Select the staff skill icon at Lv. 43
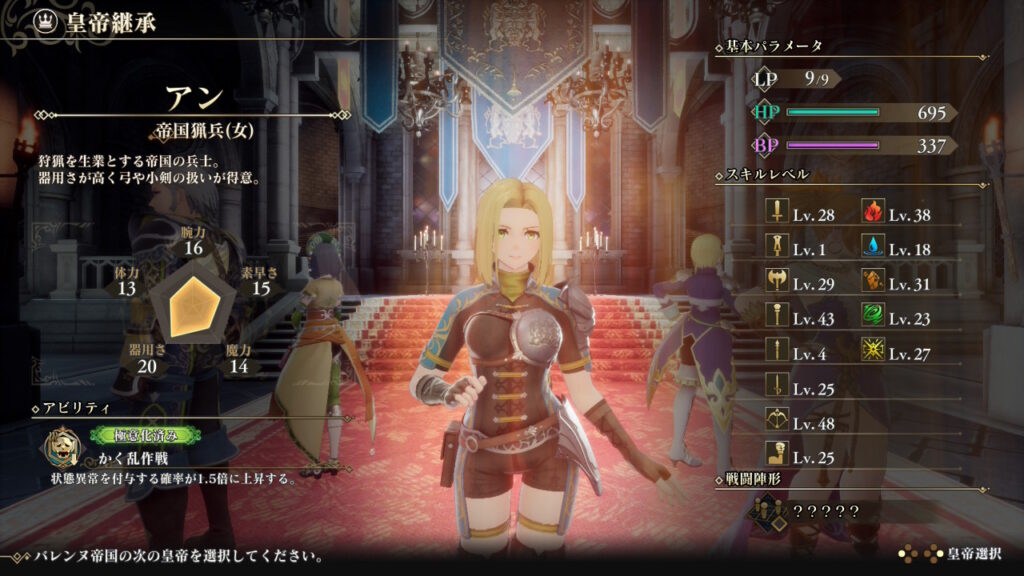Screen dimensions: 1024x576 click(x=775, y=318)
